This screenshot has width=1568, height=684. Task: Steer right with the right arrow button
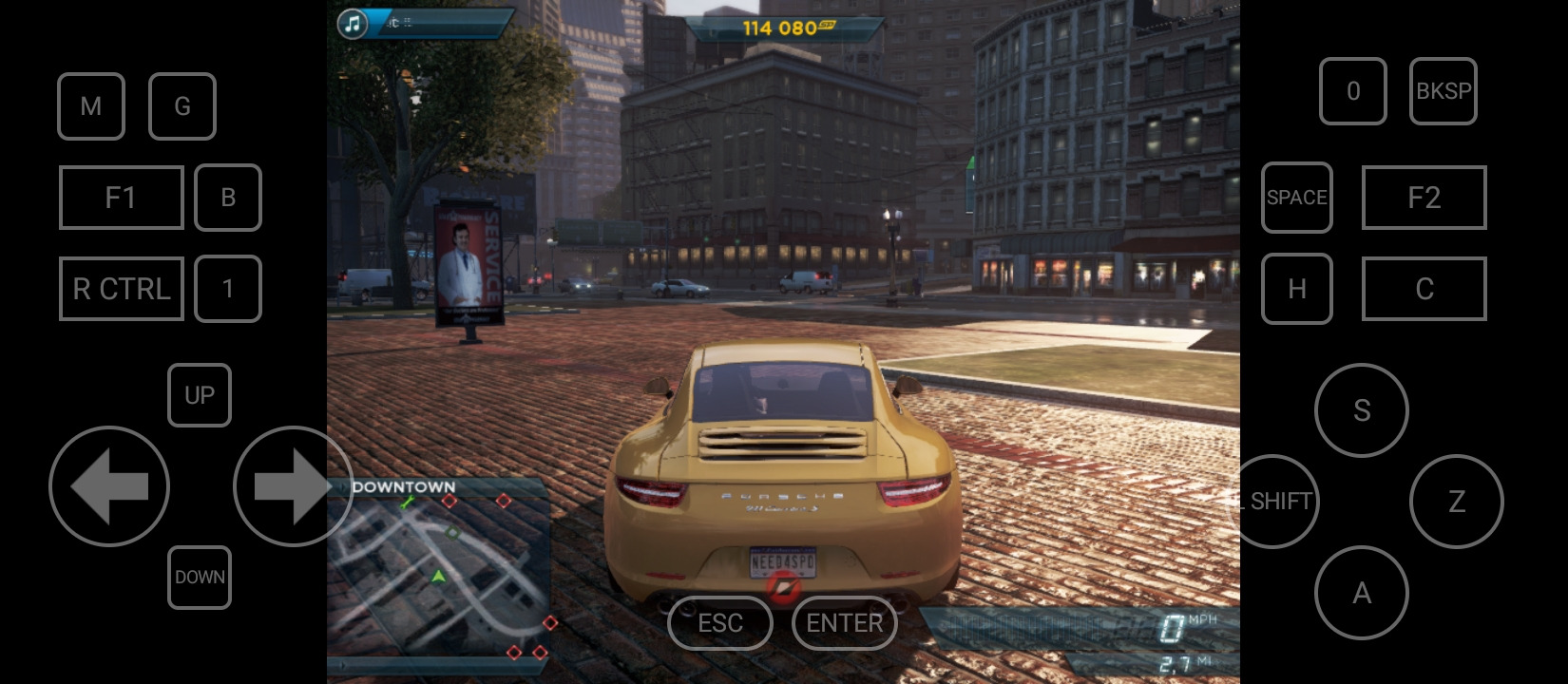(292, 486)
